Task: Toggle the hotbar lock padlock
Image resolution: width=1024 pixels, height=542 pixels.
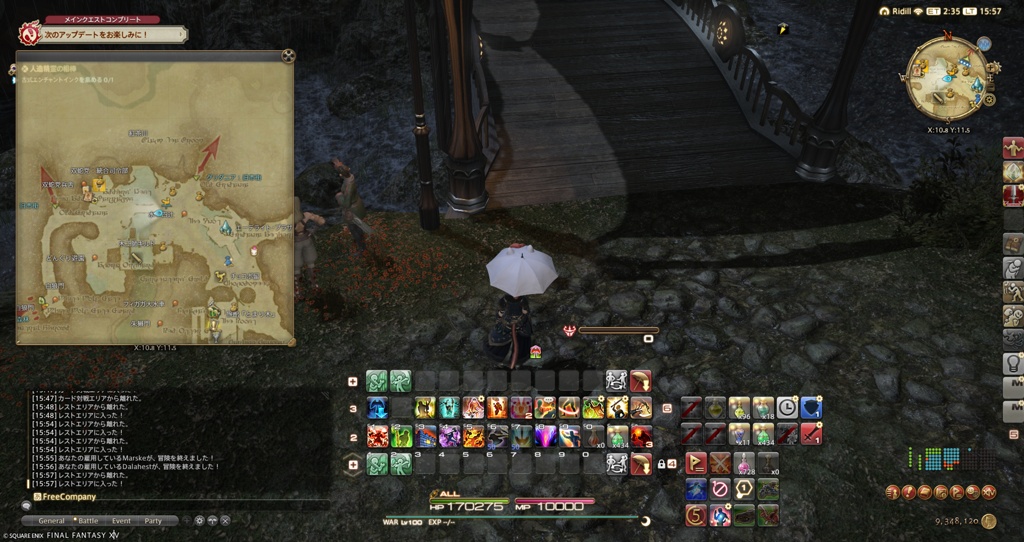Action: (x=660, y=463)
